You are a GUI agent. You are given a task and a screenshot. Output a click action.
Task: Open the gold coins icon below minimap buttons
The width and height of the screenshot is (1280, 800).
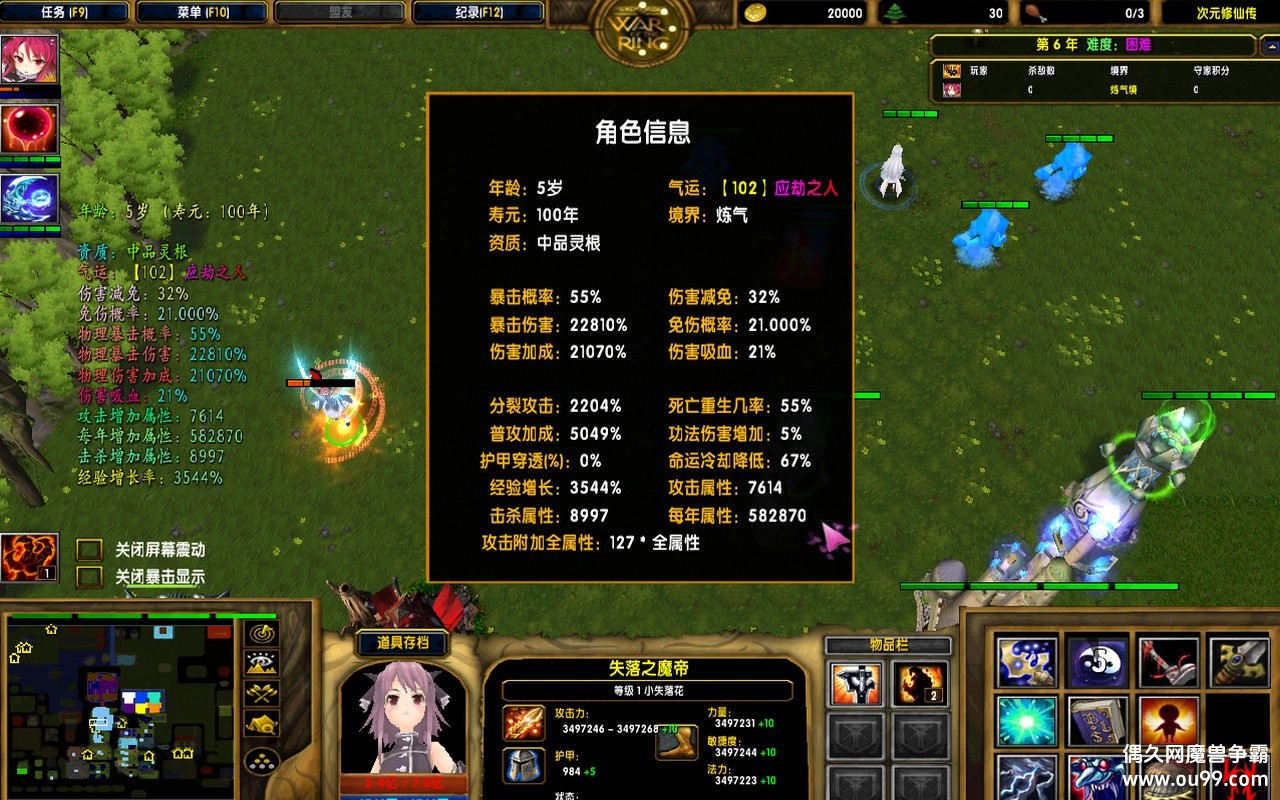261,760
